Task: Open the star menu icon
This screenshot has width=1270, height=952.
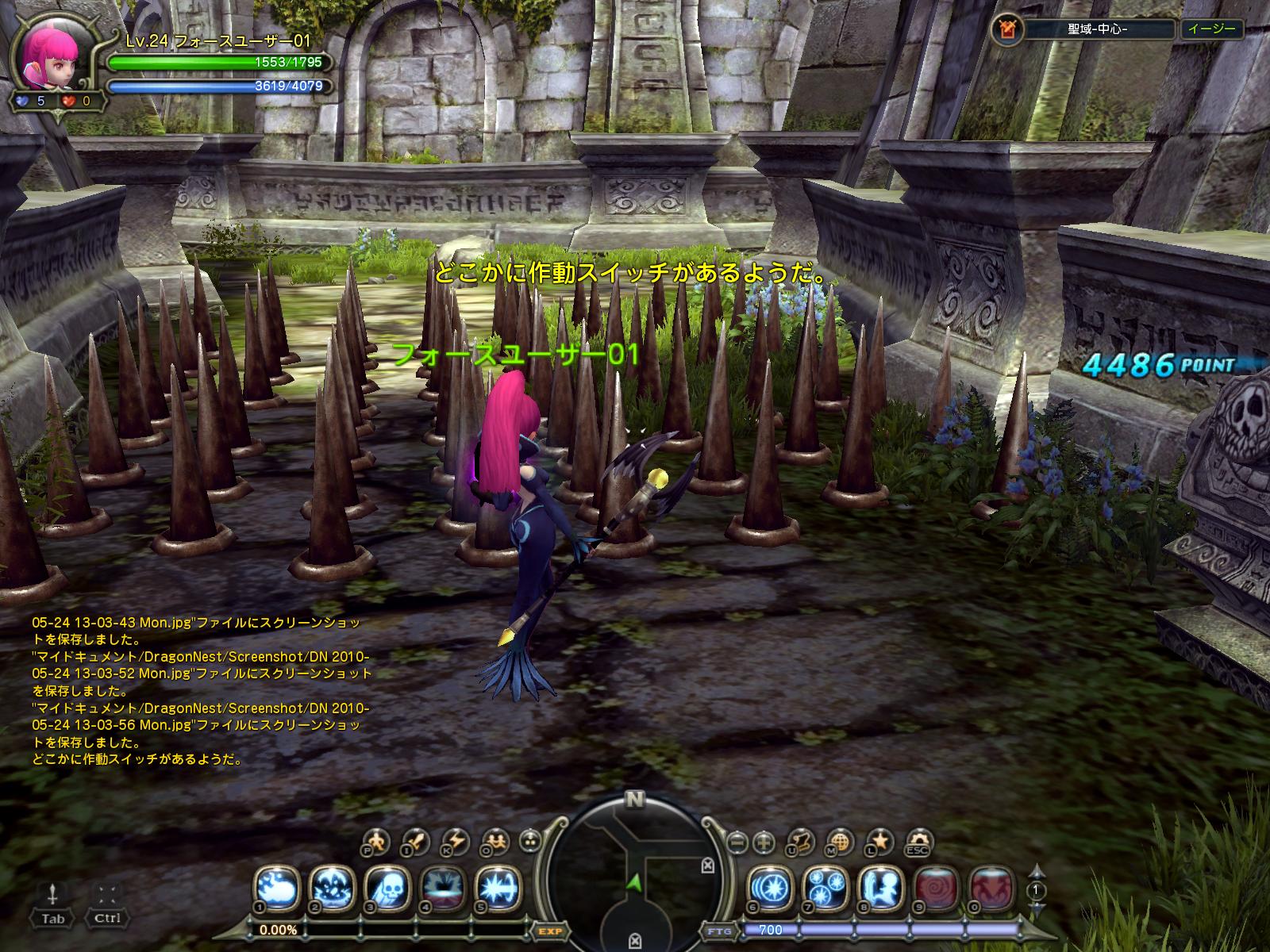Action: coord(879,841)
